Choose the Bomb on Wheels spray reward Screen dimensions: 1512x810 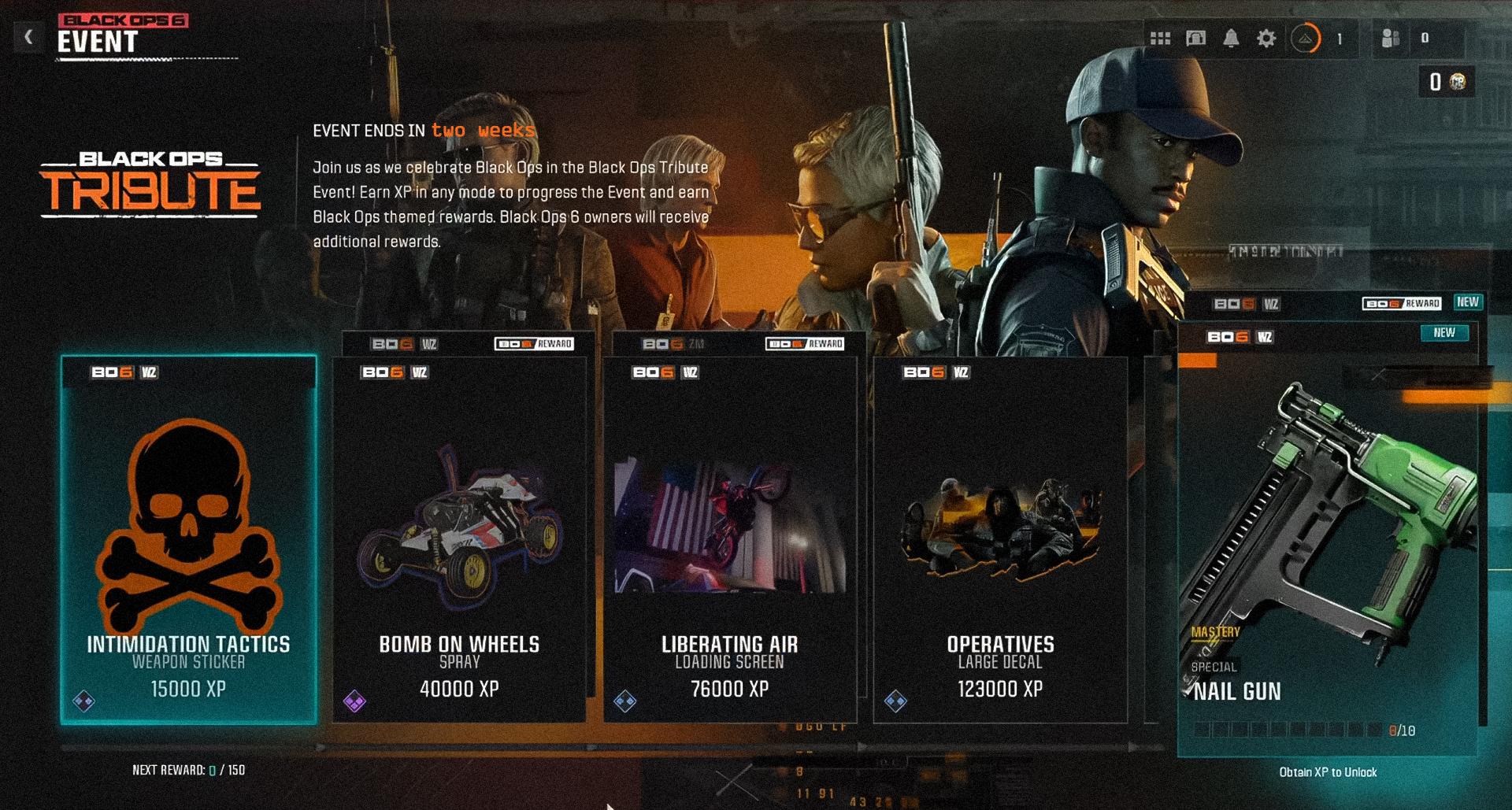459,539
